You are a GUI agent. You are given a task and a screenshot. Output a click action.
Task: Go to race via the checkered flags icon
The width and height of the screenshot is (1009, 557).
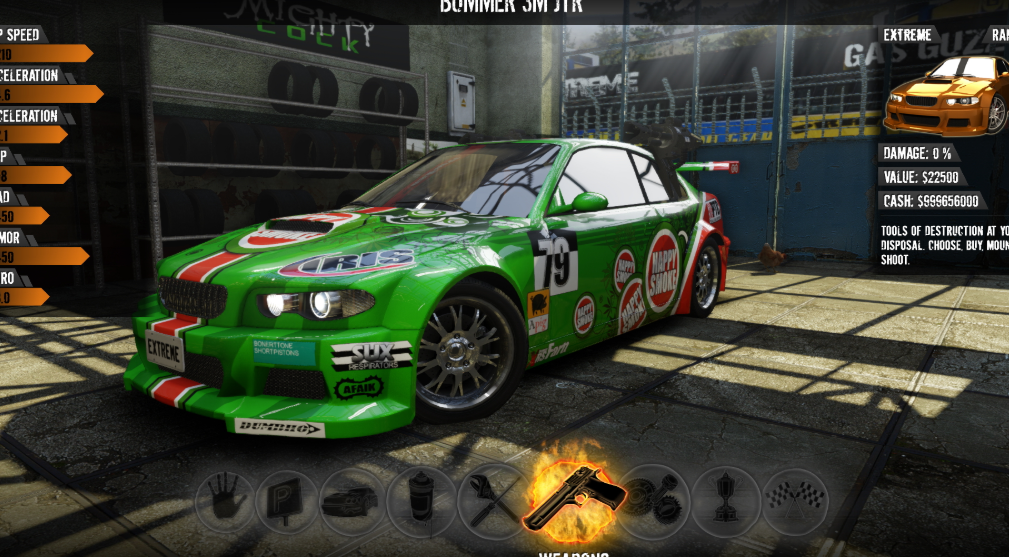click(794, 498)
